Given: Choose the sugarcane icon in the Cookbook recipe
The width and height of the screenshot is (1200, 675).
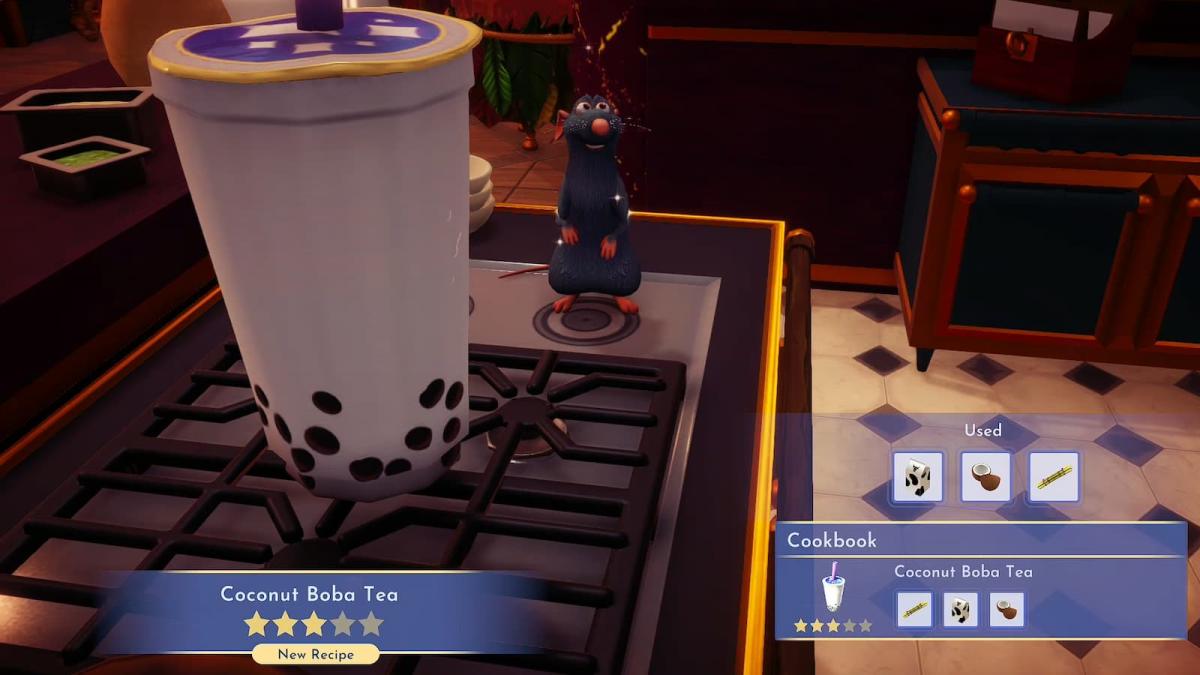Looking at the screenshot, I should click(x=914, y=609).
